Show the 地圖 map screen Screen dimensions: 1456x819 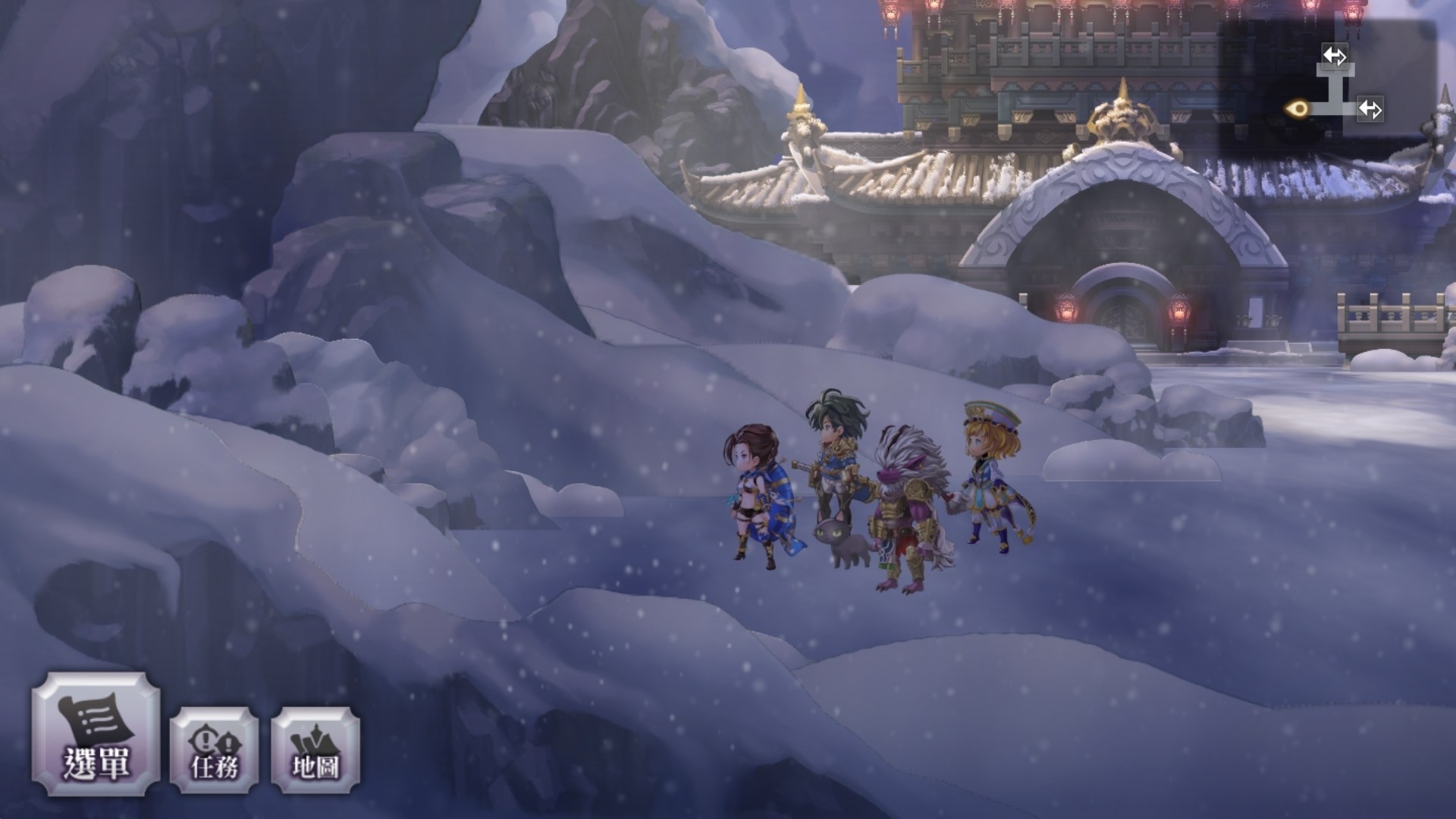(315, 751)
